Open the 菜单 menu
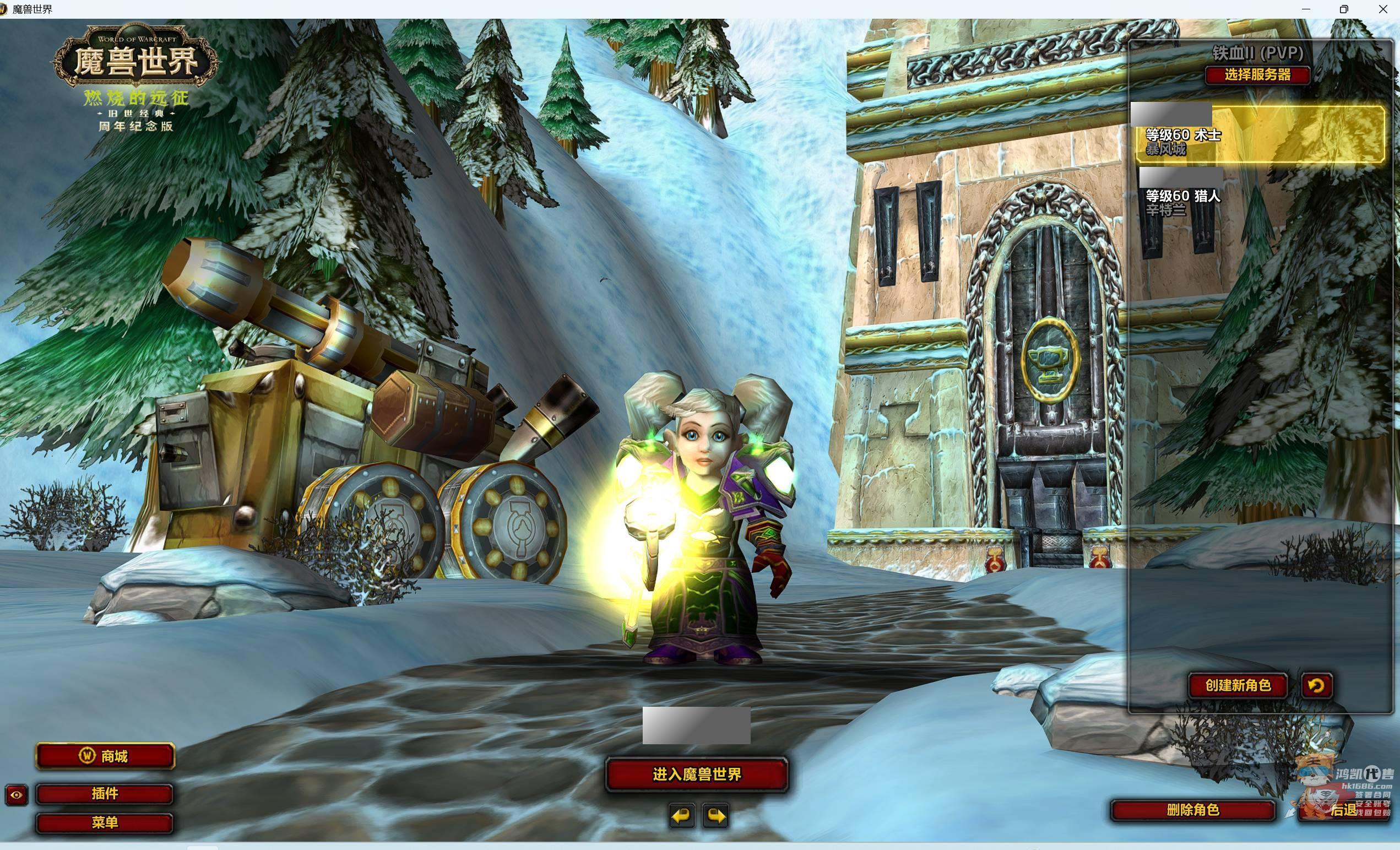Screen dimensions: 1400x850 point(105,822)
